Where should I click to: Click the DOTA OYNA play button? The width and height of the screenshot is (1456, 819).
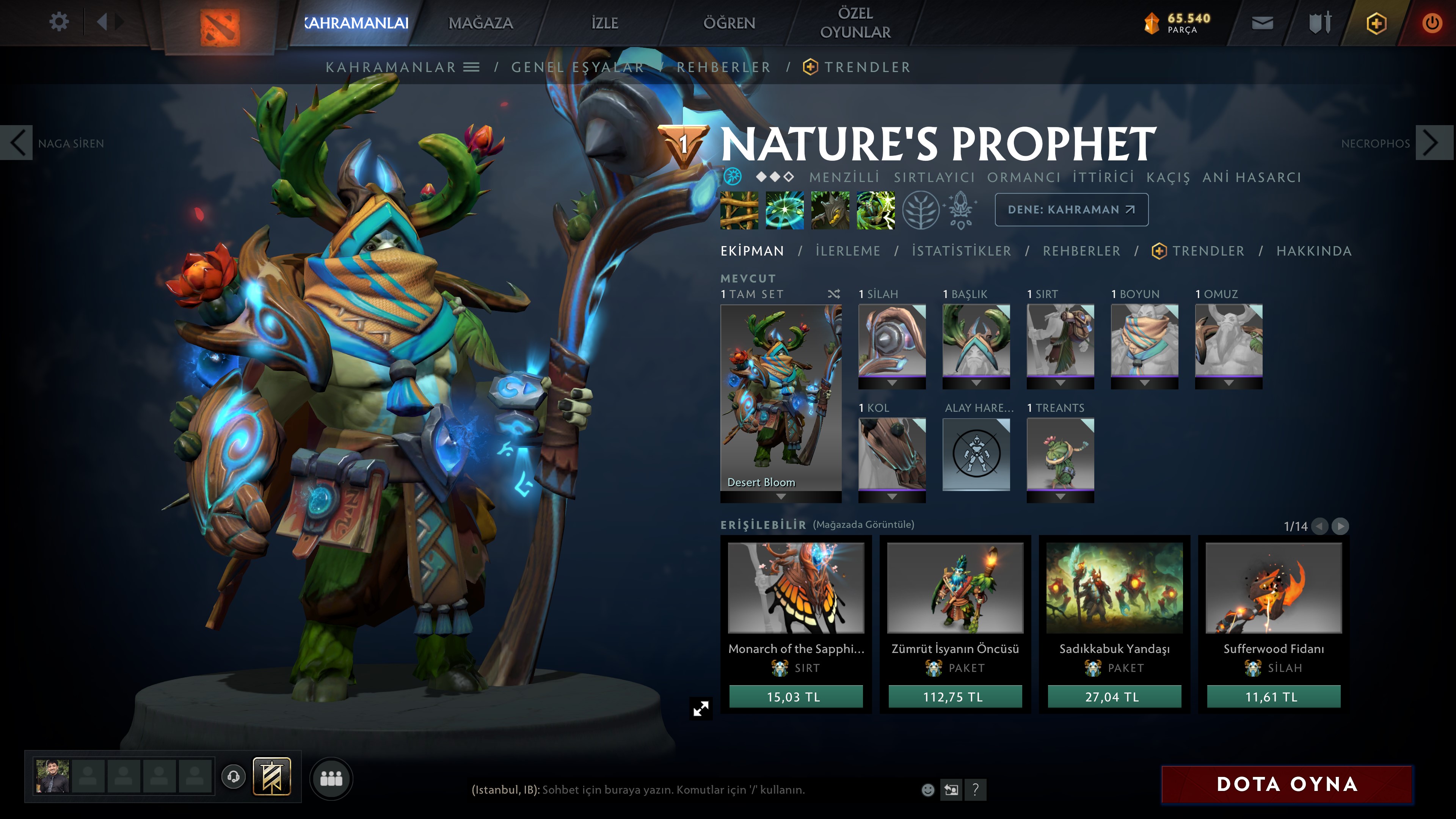tap(1287, 784)
